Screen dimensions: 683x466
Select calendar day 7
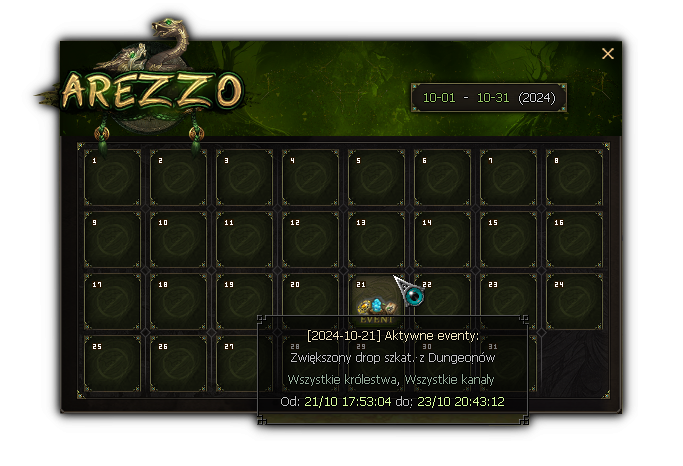(508, 177)
